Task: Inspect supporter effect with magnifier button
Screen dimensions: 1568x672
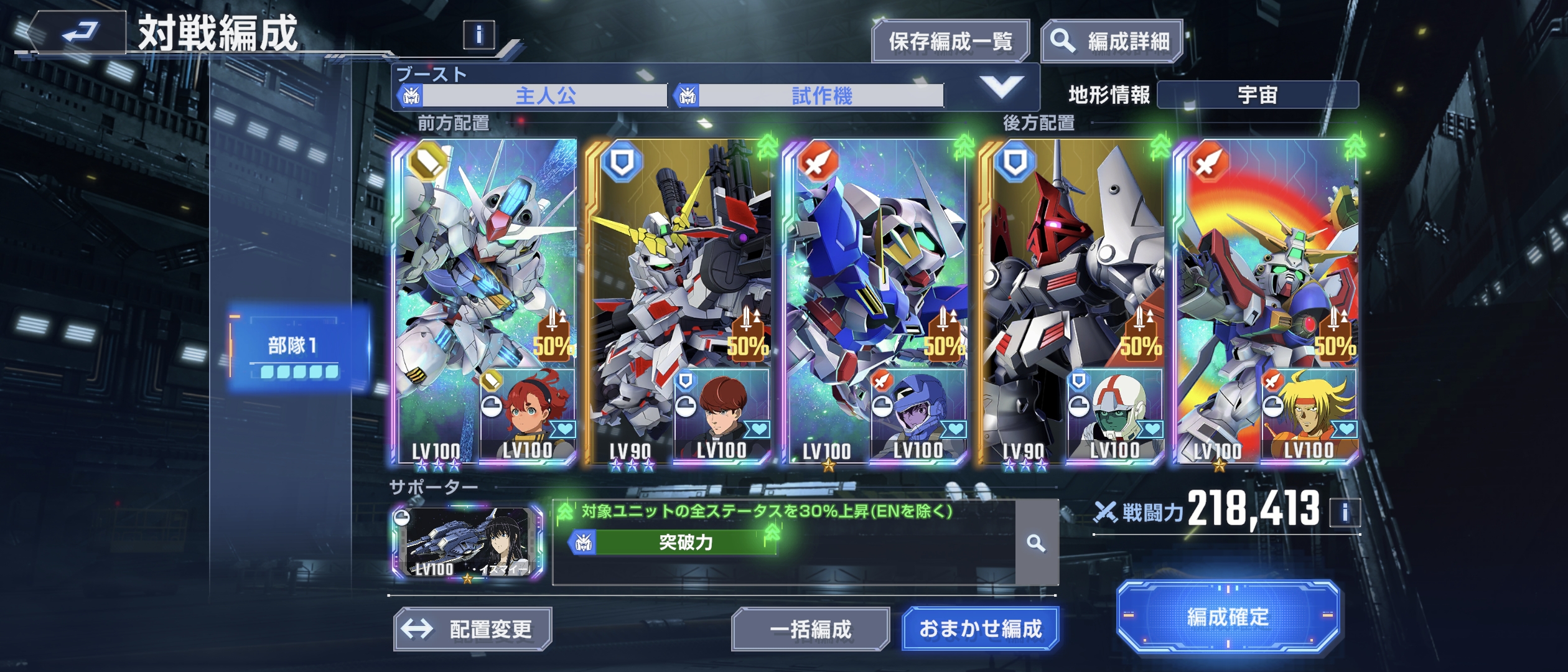Action: [1036, 543]
